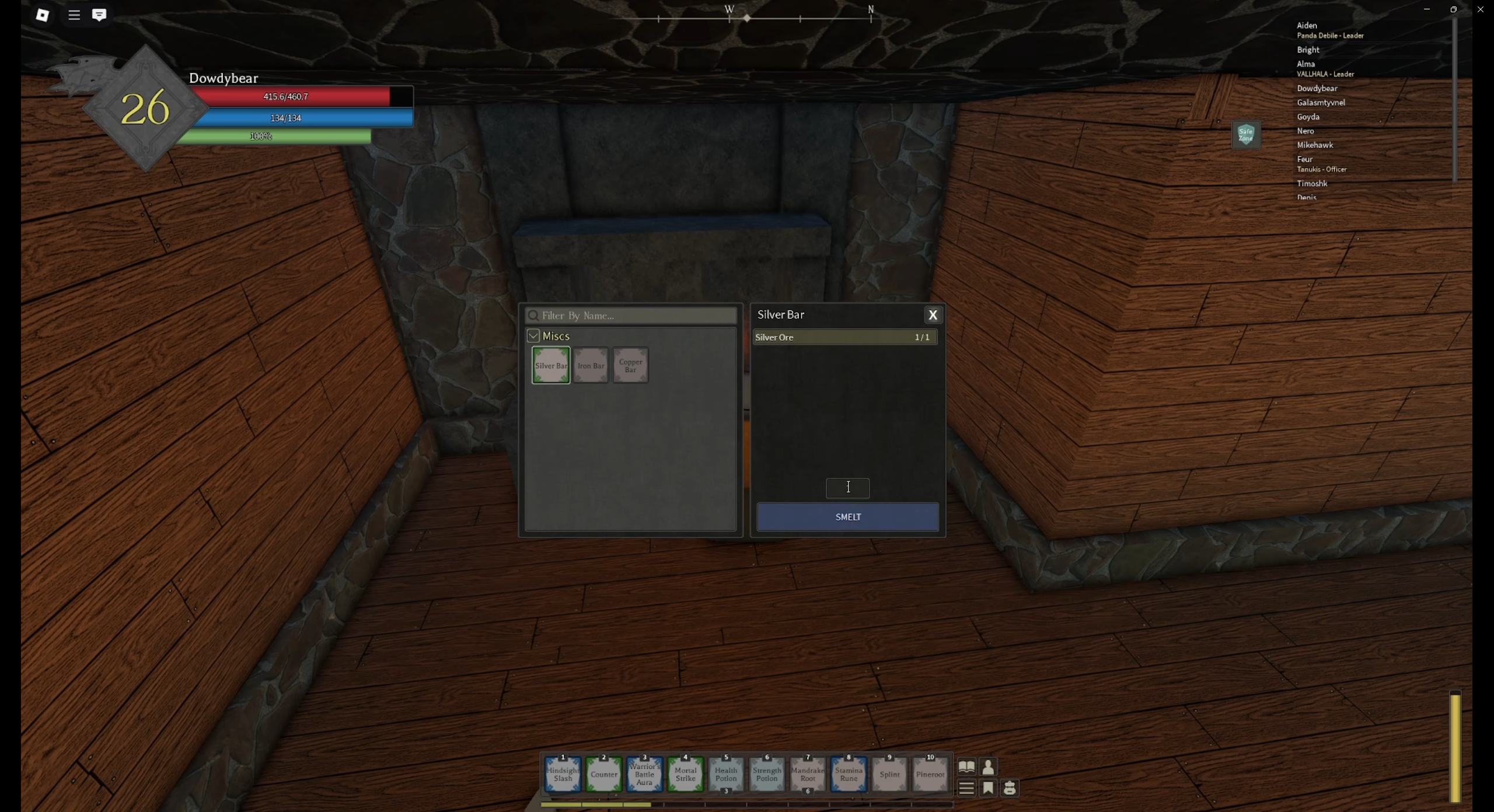
Task: Select the Hindsight Slash ability in slot 1
Action: point(561,774)
